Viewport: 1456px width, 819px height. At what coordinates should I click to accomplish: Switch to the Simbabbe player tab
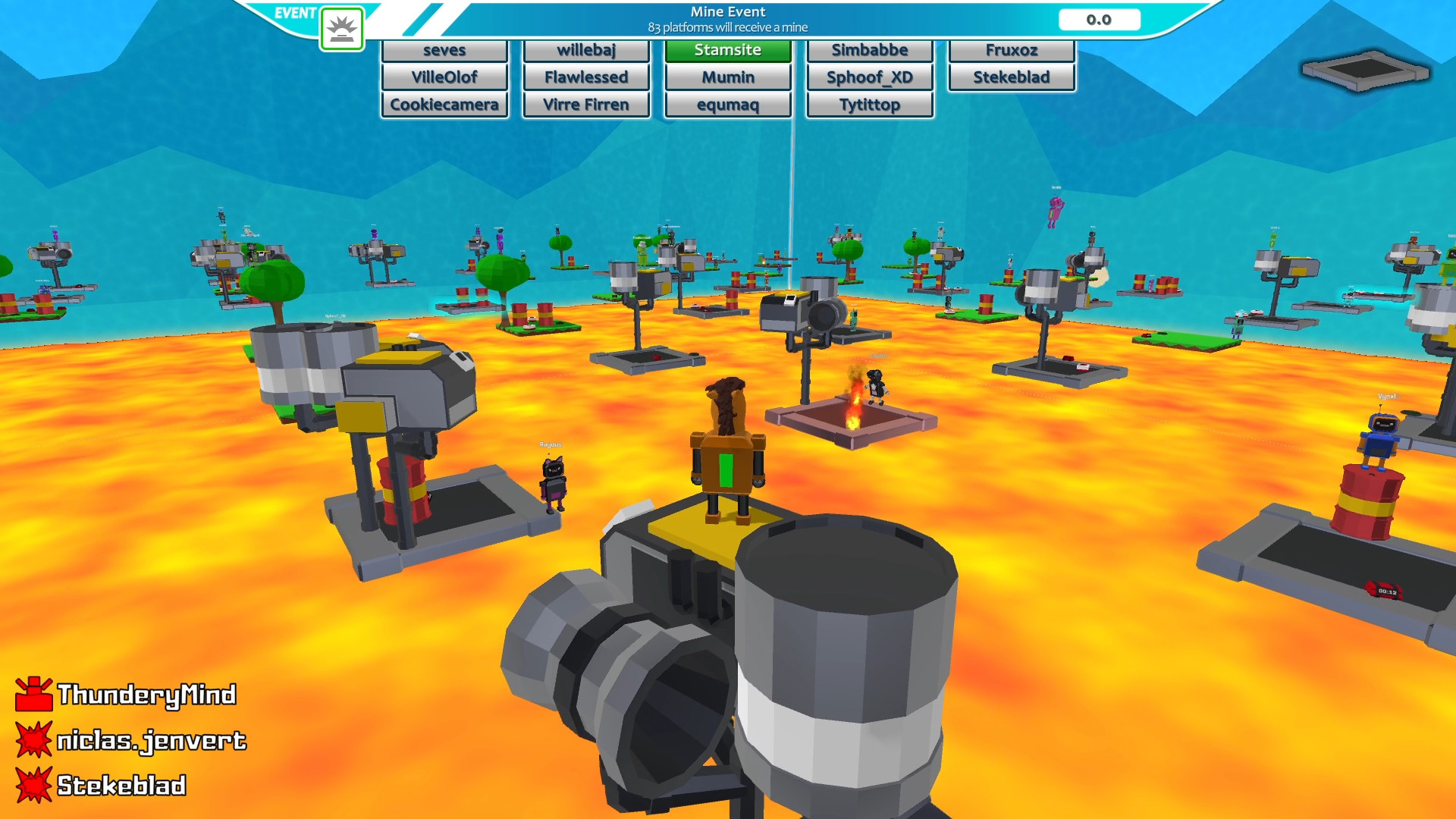pos(869,49)
